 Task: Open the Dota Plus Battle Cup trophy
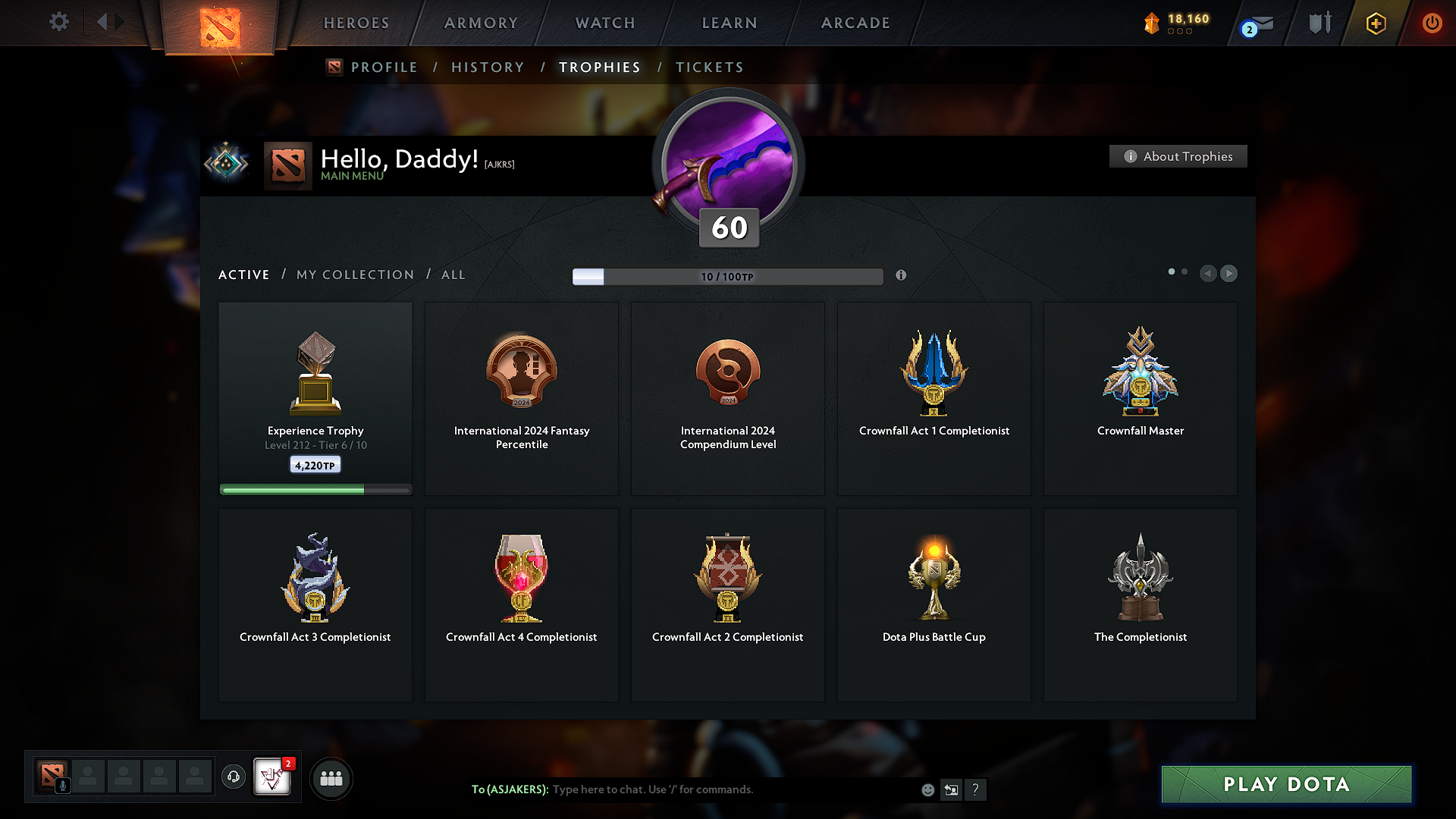(x=934, y=604)
